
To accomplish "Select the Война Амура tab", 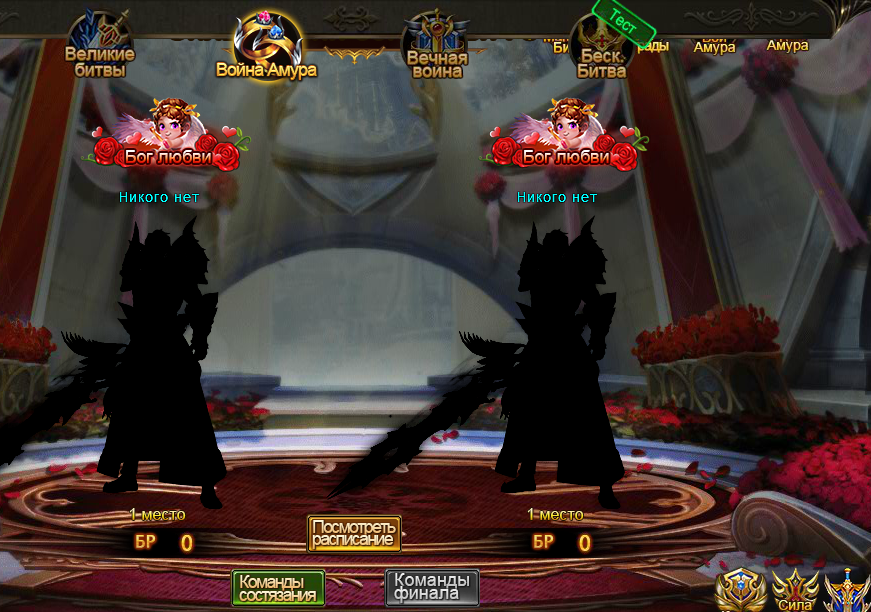I will (x=267, y=50).
